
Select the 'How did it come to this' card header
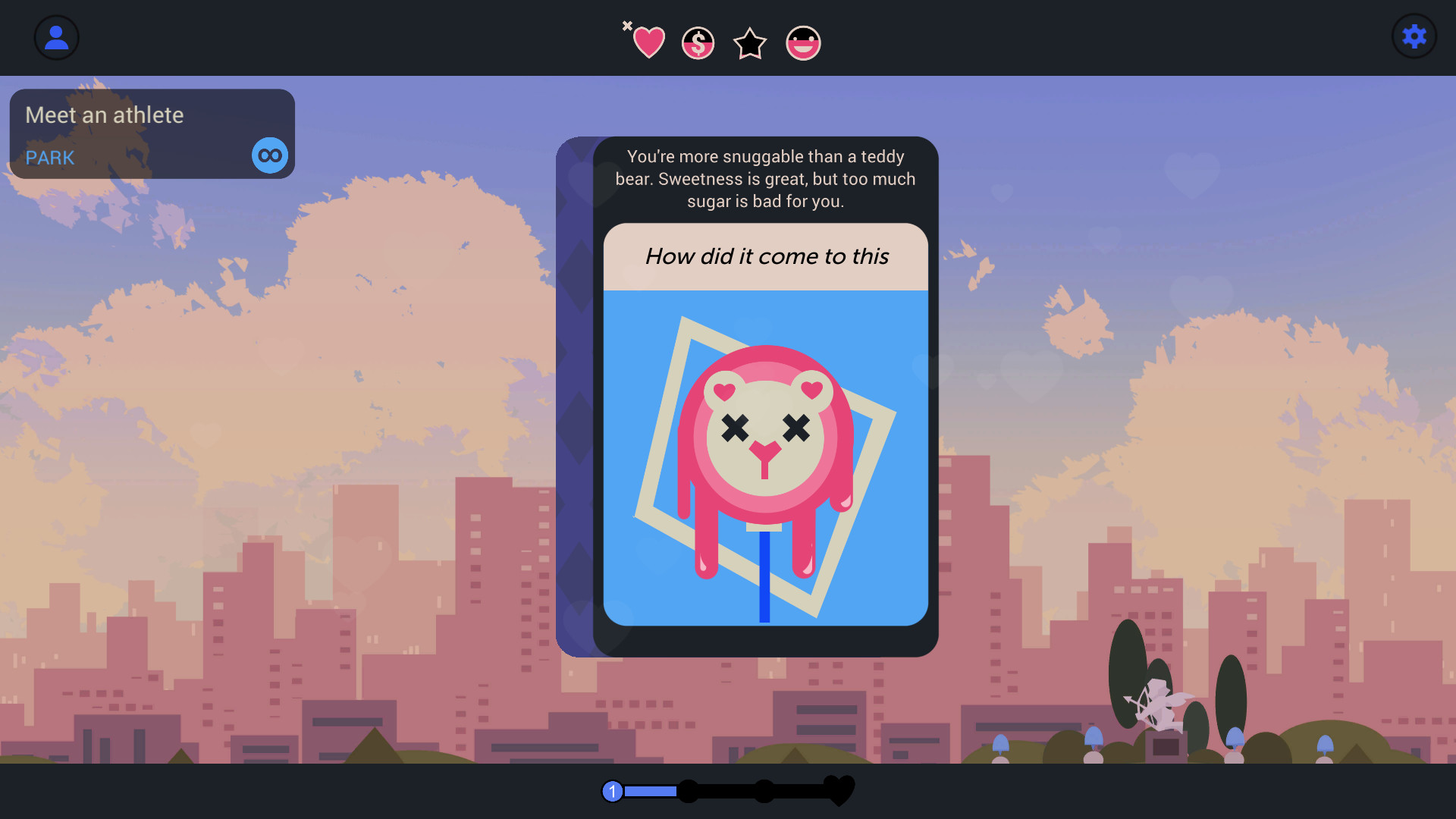(766, 256)
